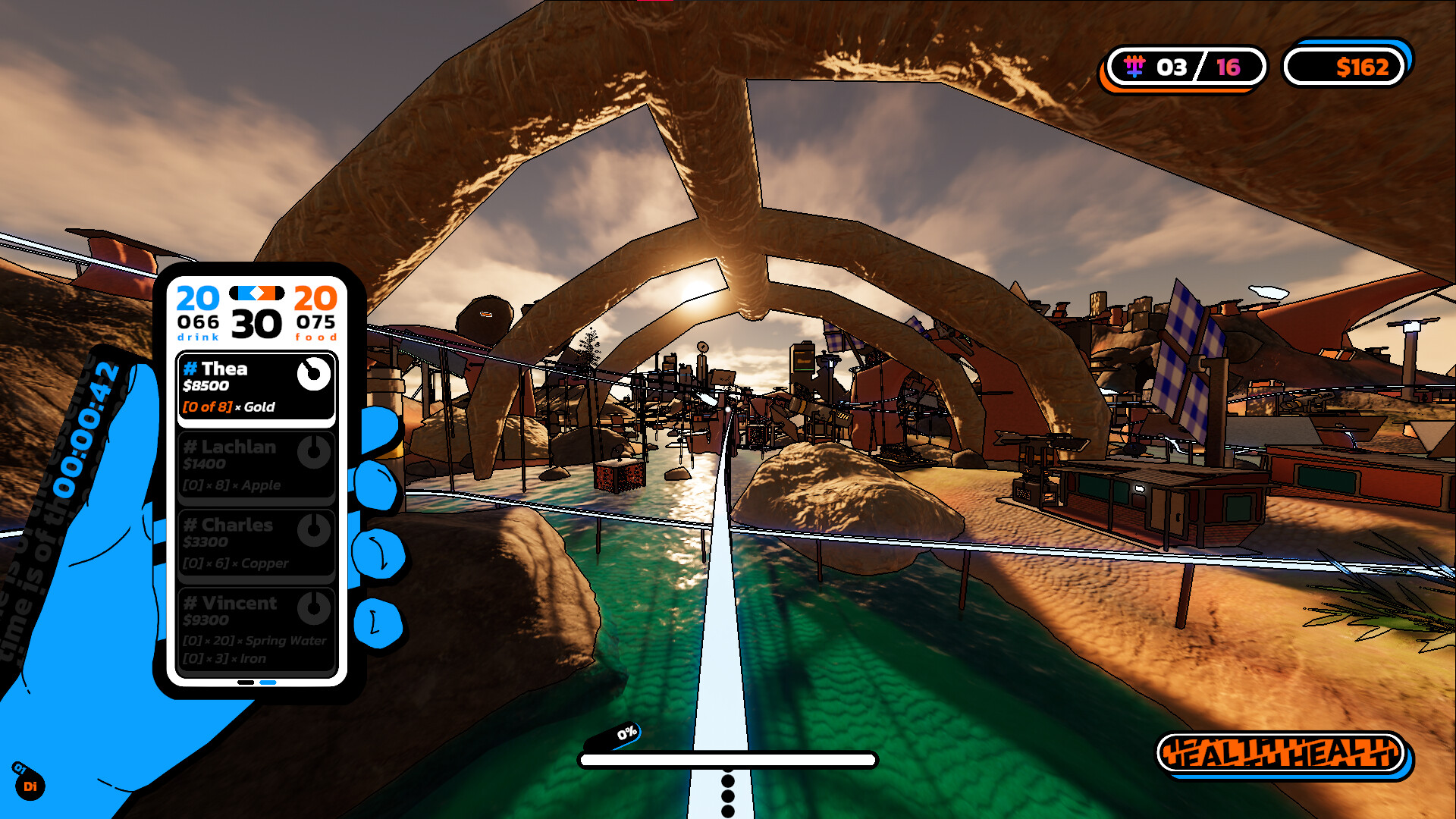Pick Vincent's Spring Water and Iron order
Image resolution: width=1456 pixels, height=819 pixels.
click(256, 629)
